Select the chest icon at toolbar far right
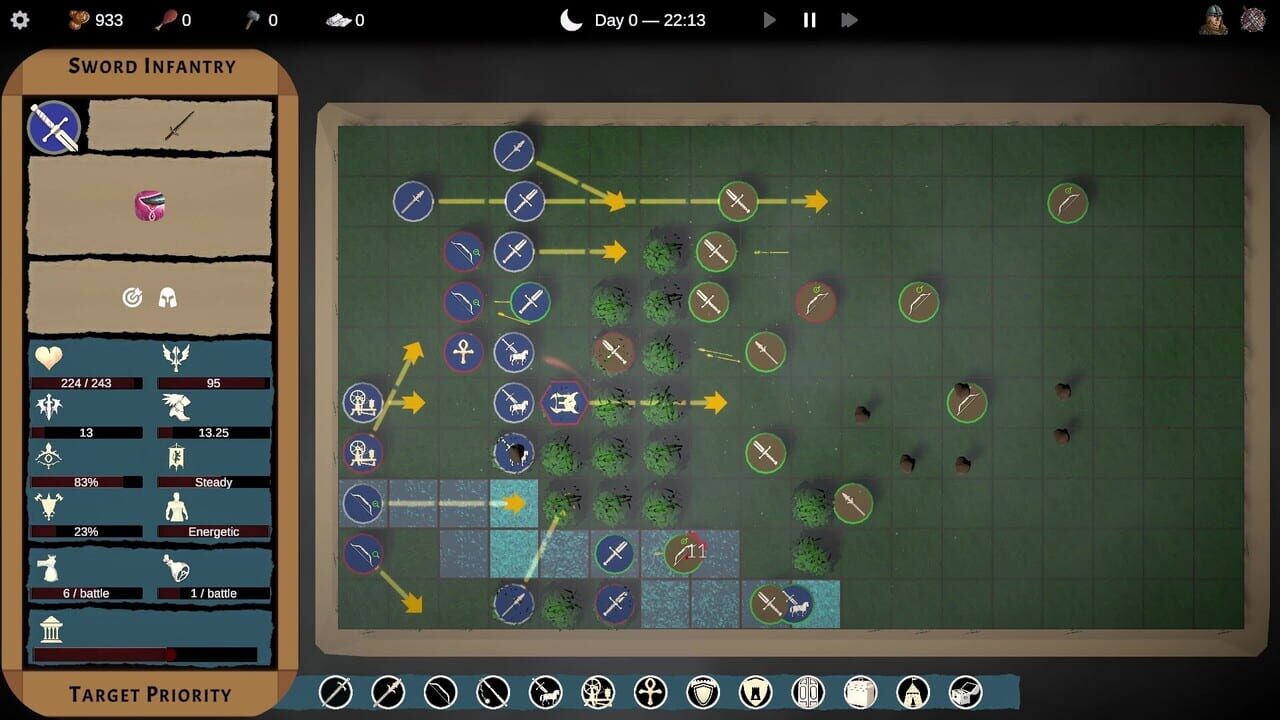This screenshot has width=1280, height=720. pyautogui.click(x=964, y=691)
